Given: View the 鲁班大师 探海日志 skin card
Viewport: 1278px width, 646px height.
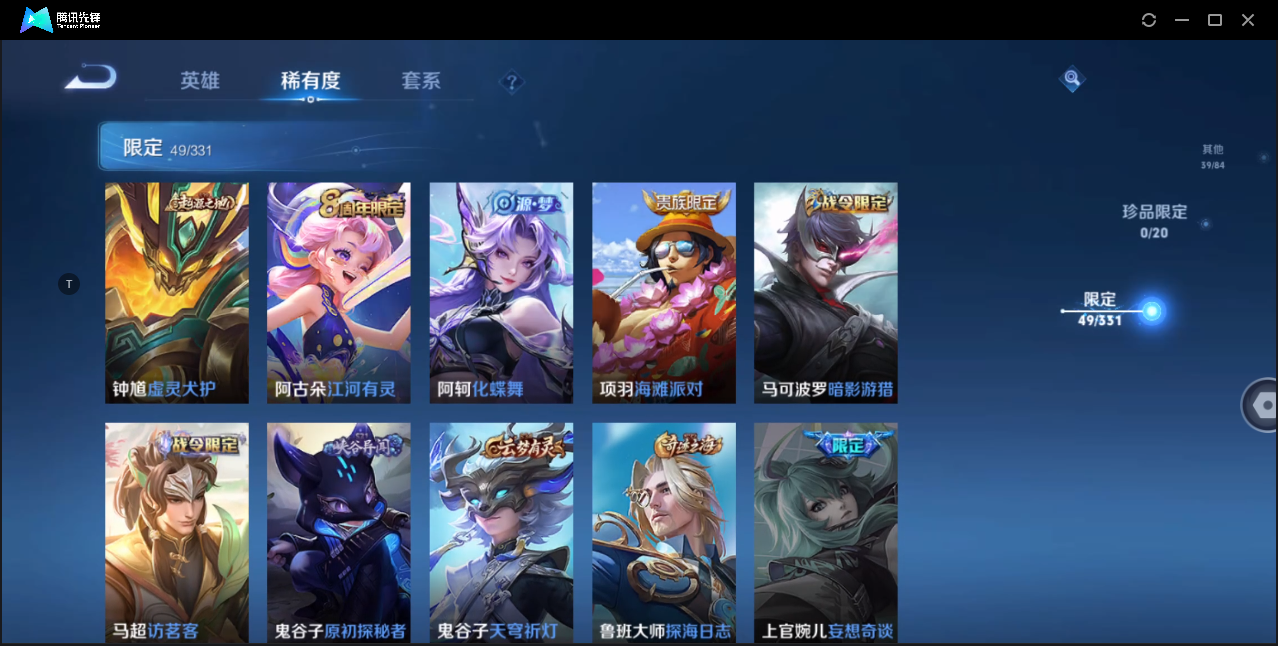Looking at the screenshot, I should [663, 532].
